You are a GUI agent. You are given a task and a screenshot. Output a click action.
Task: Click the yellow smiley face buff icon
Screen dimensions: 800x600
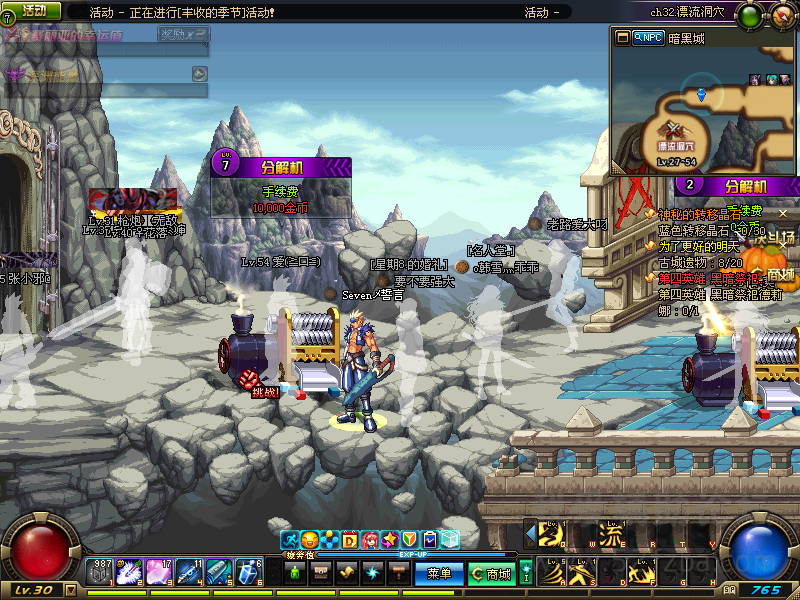click(x=309, y=540)
